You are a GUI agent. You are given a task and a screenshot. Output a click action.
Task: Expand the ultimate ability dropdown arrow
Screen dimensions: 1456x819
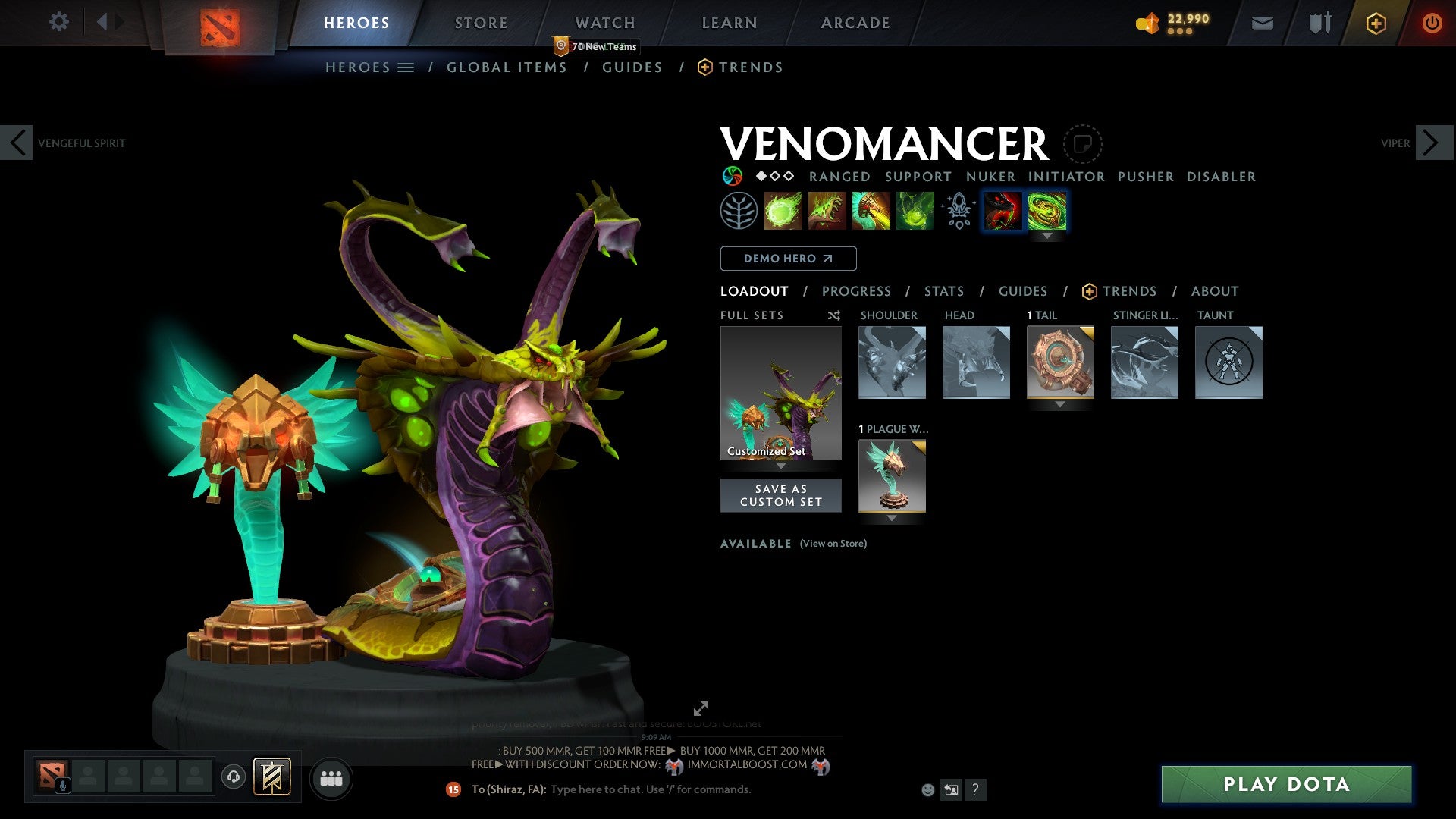(x=1049, y=236)
